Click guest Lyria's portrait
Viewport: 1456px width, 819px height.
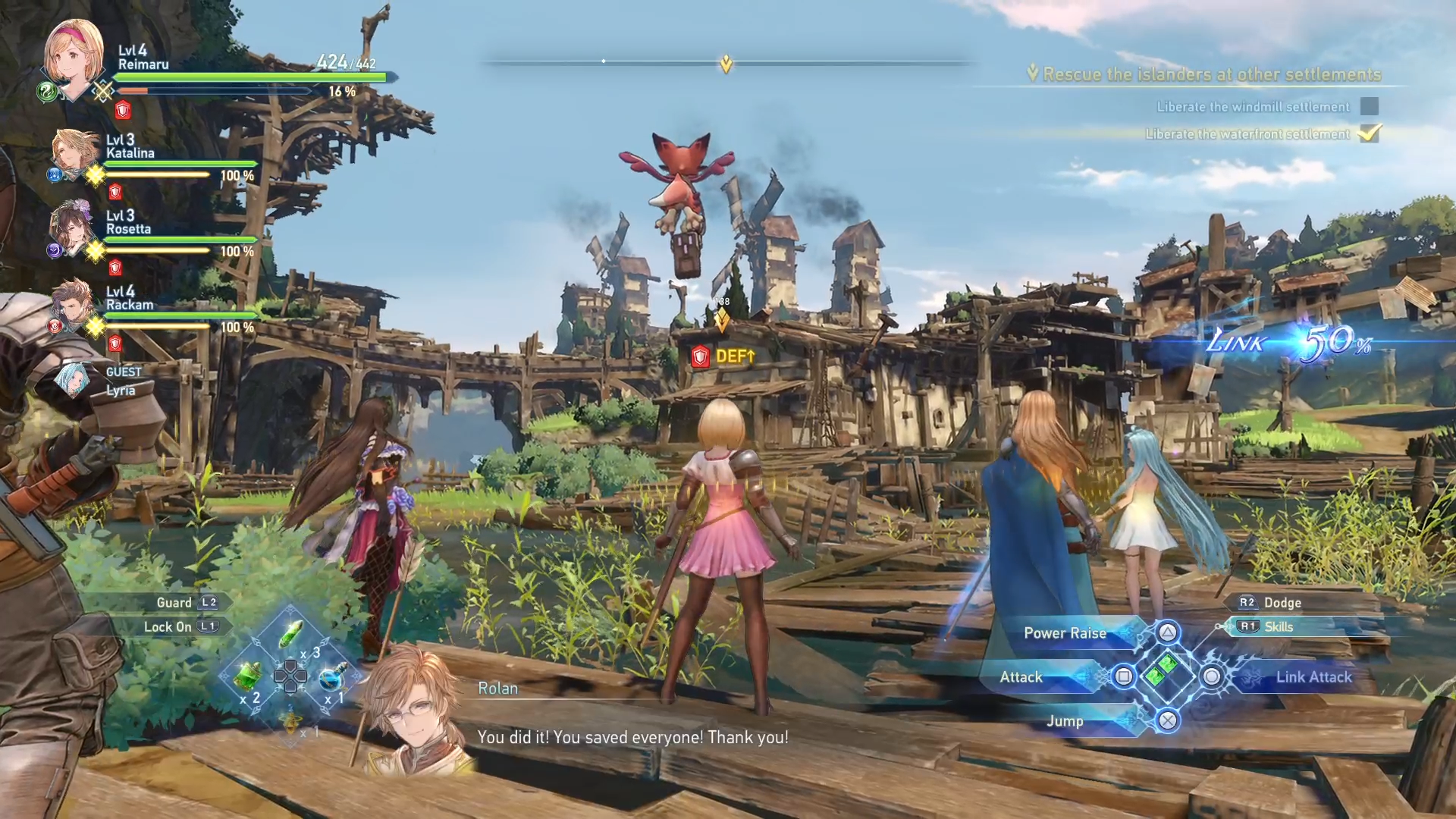74,379
